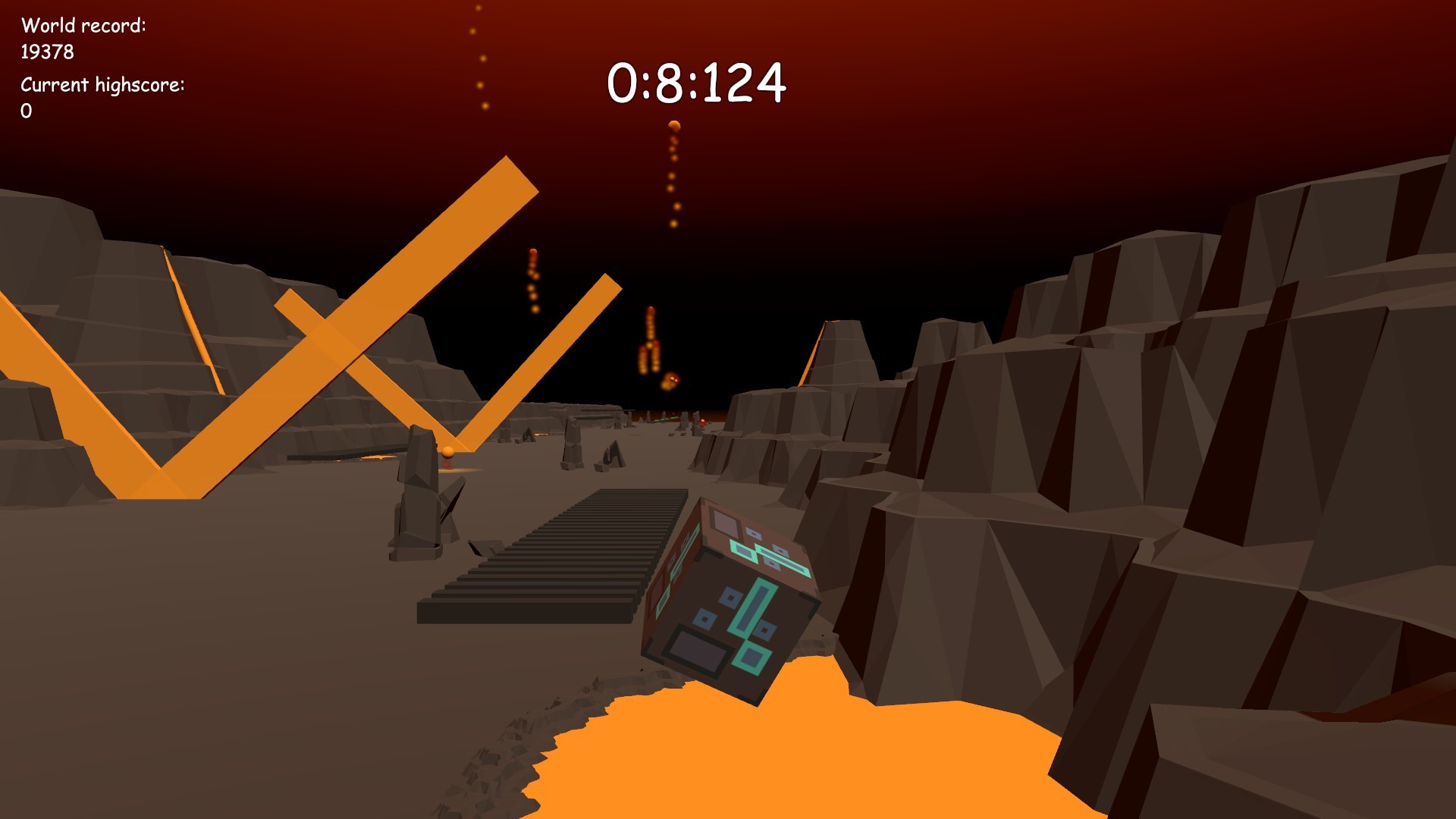
Task: Click the Current highscore text
Action: coord(101,85)
